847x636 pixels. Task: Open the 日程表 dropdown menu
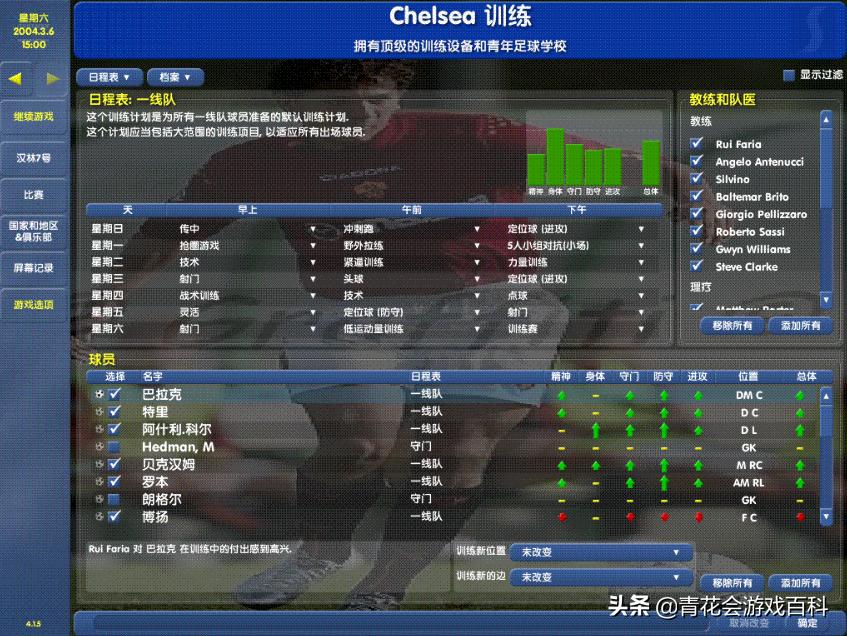tap(108, 77)
